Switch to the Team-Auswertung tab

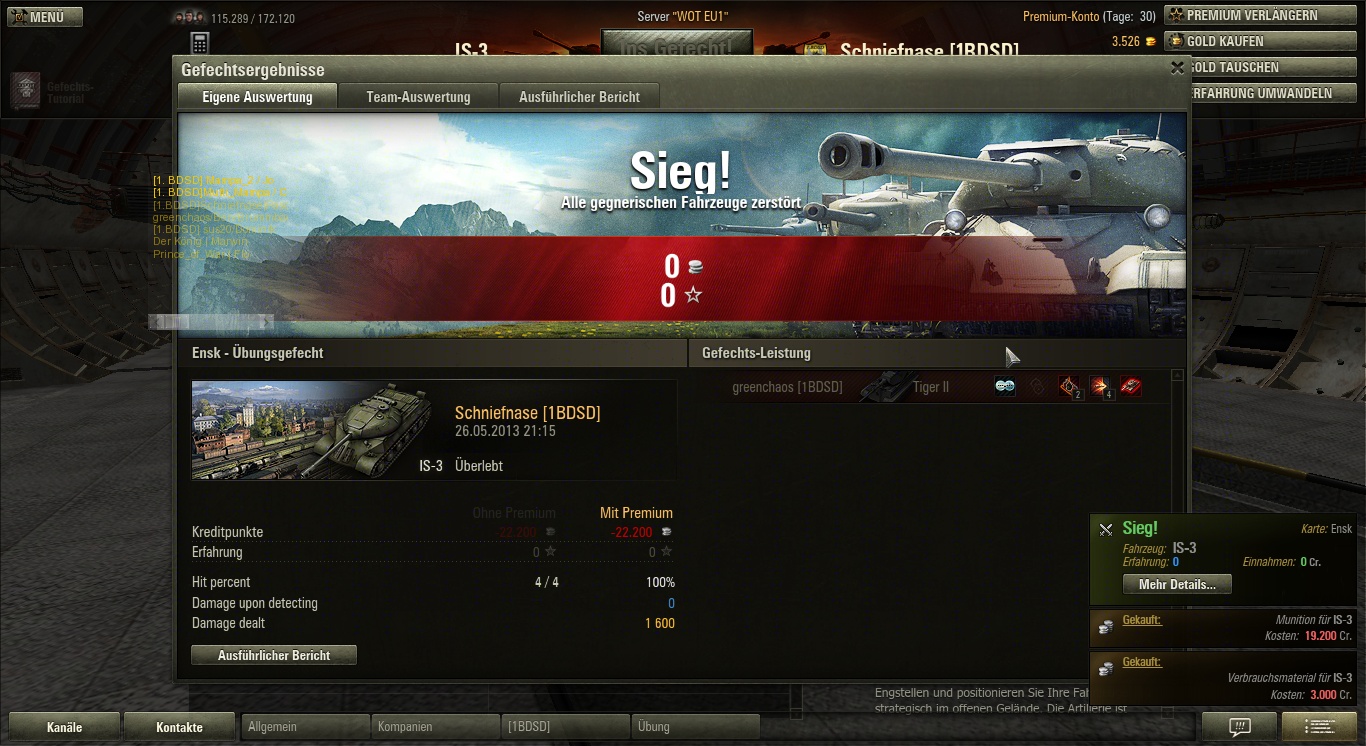click(418, 97)
